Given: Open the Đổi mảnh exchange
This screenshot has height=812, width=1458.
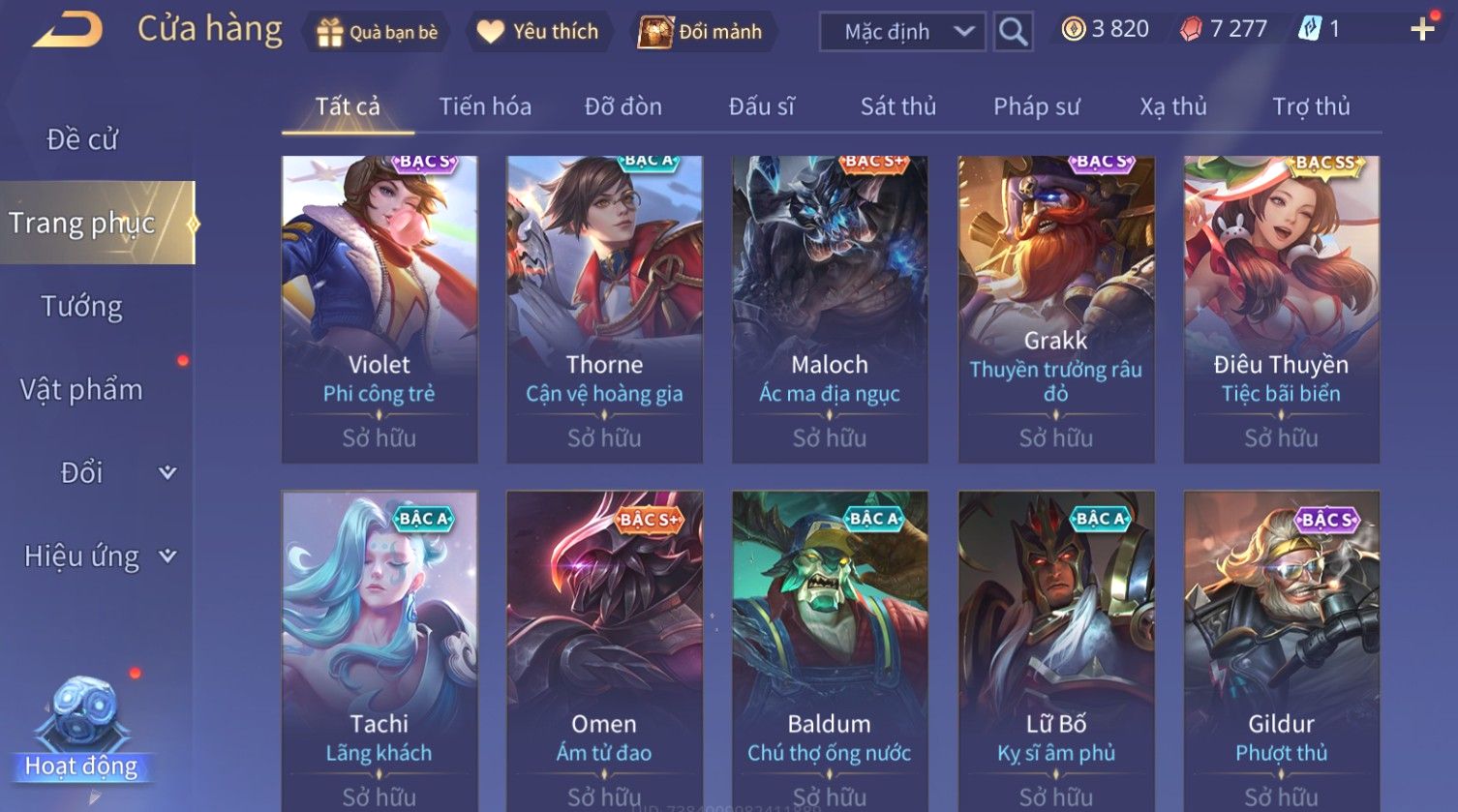Looking at the screenshot, I should [x=701, y=32].
